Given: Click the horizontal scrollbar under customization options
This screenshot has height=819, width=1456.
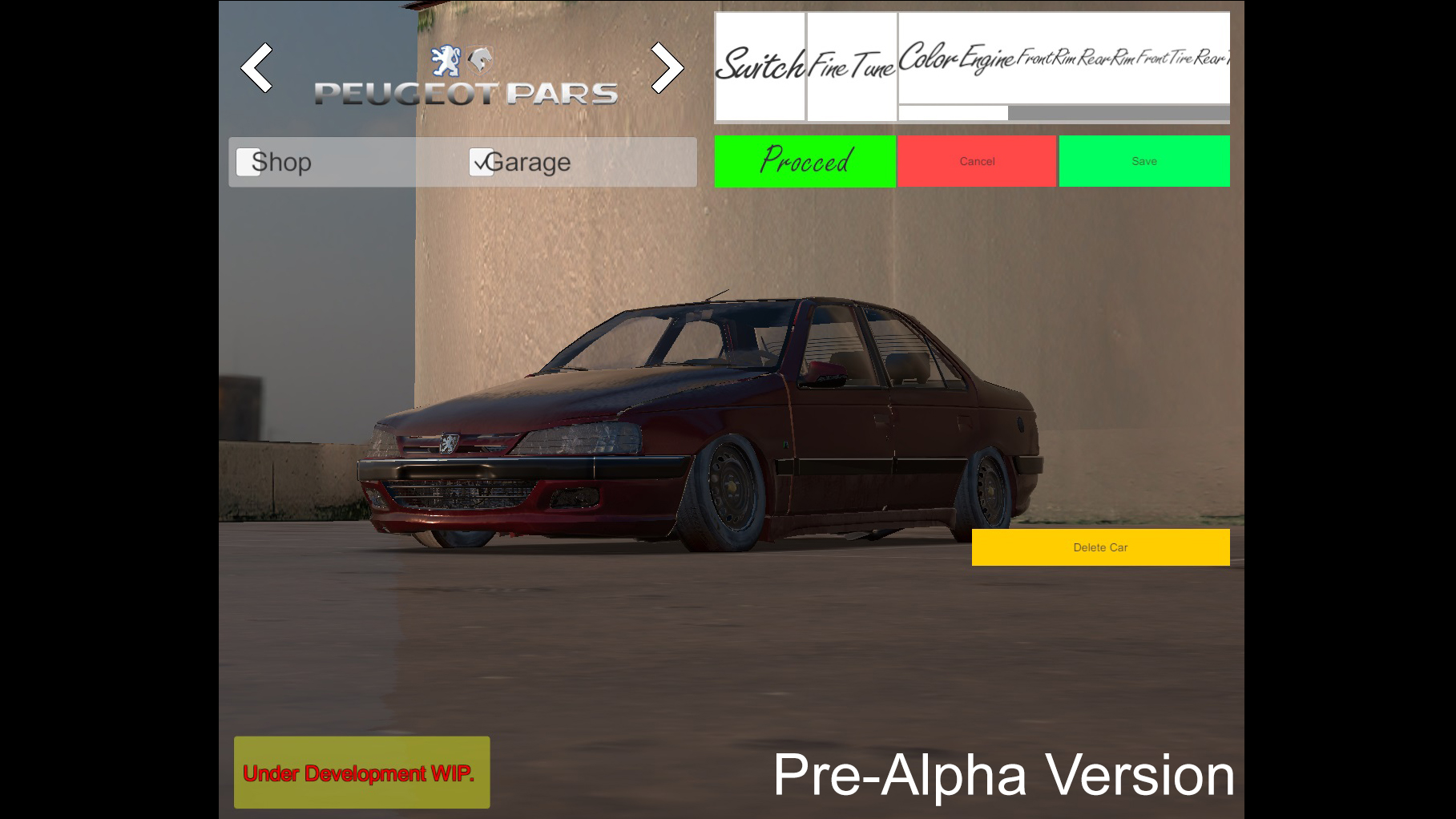Looking at the screenshot, I should [x=1063, y=111].
